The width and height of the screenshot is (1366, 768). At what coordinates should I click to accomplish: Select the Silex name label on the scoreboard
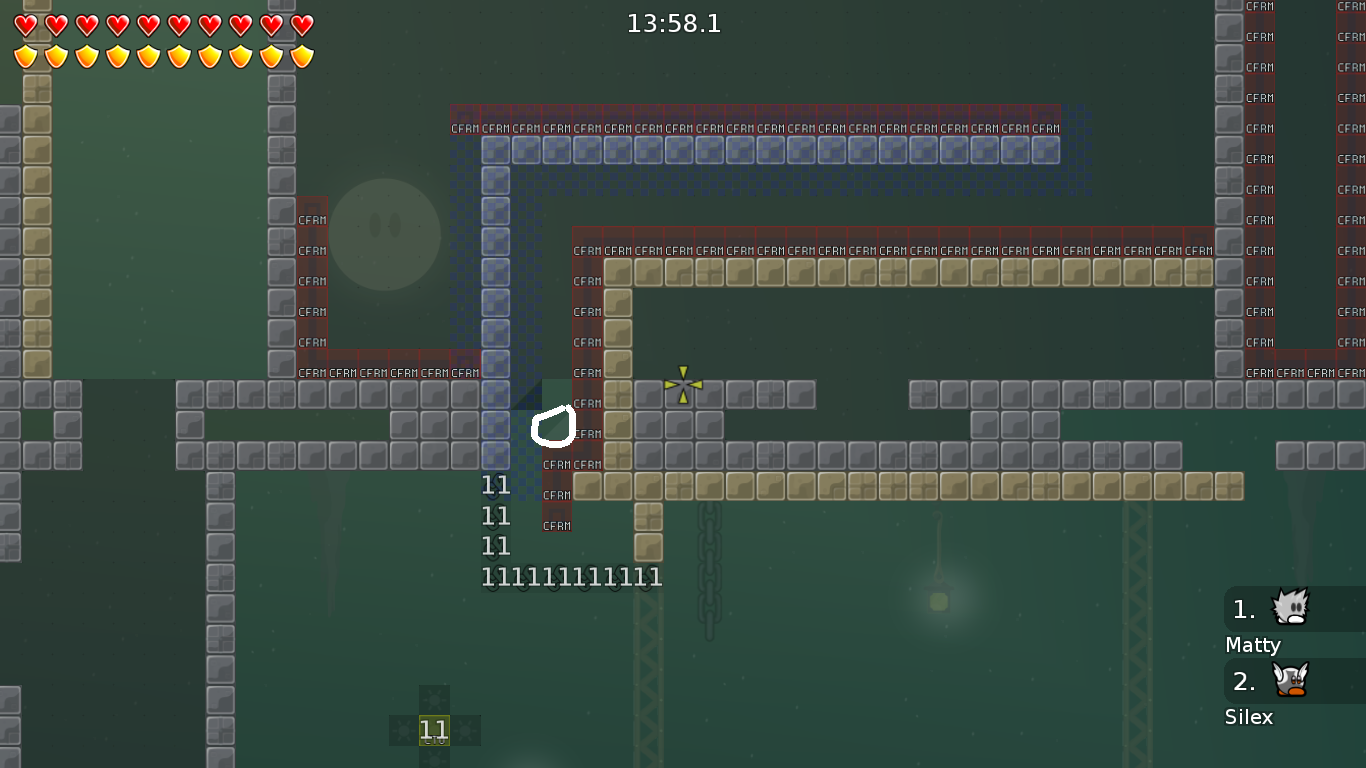[x=1249, y=717]
